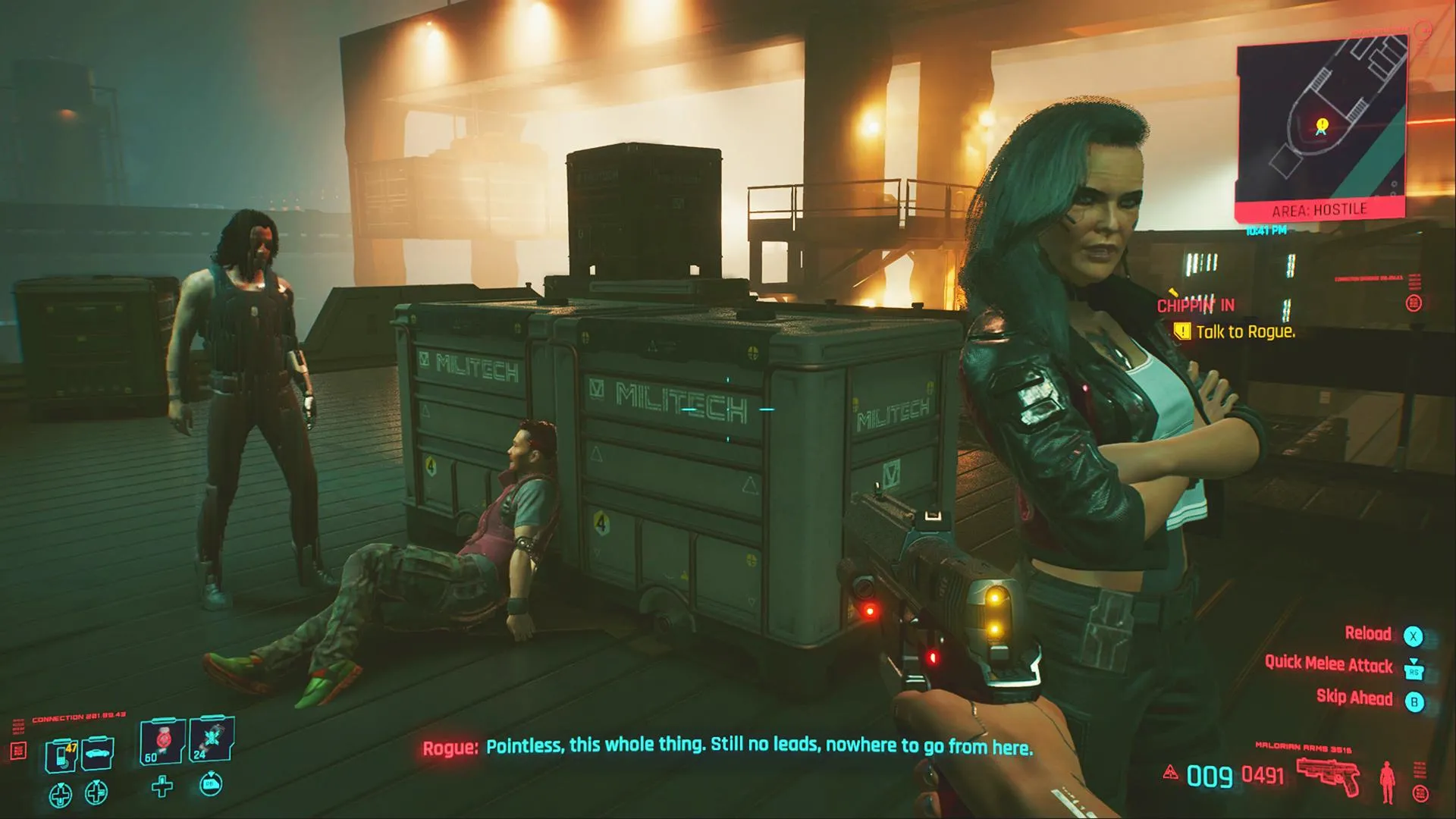Select the yellow quest marker on minimap
This screenshot has height=819, width=1456.
1323,124
